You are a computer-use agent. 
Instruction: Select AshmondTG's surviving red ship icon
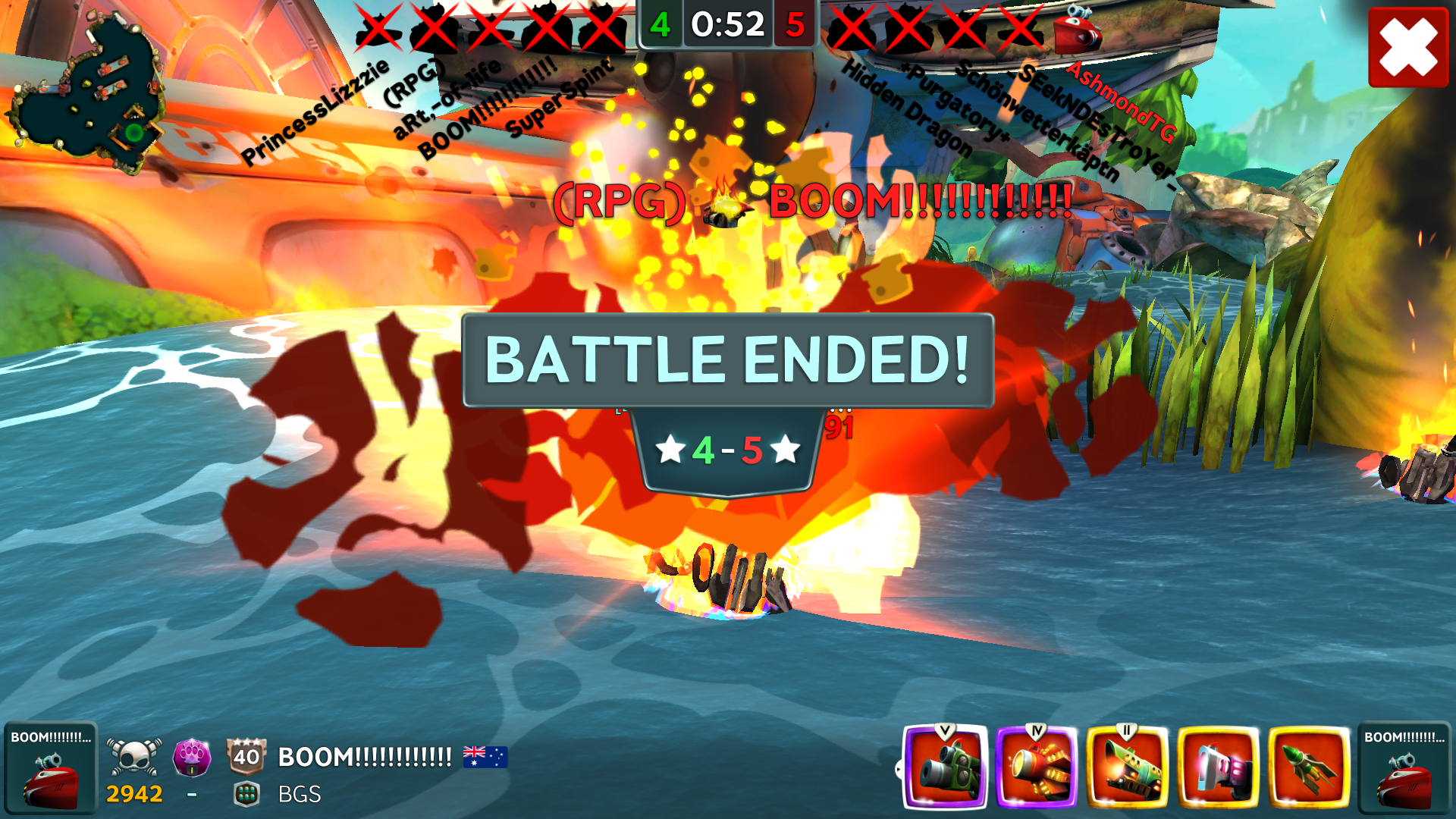pyautogui.click(x=1078, y=30)
